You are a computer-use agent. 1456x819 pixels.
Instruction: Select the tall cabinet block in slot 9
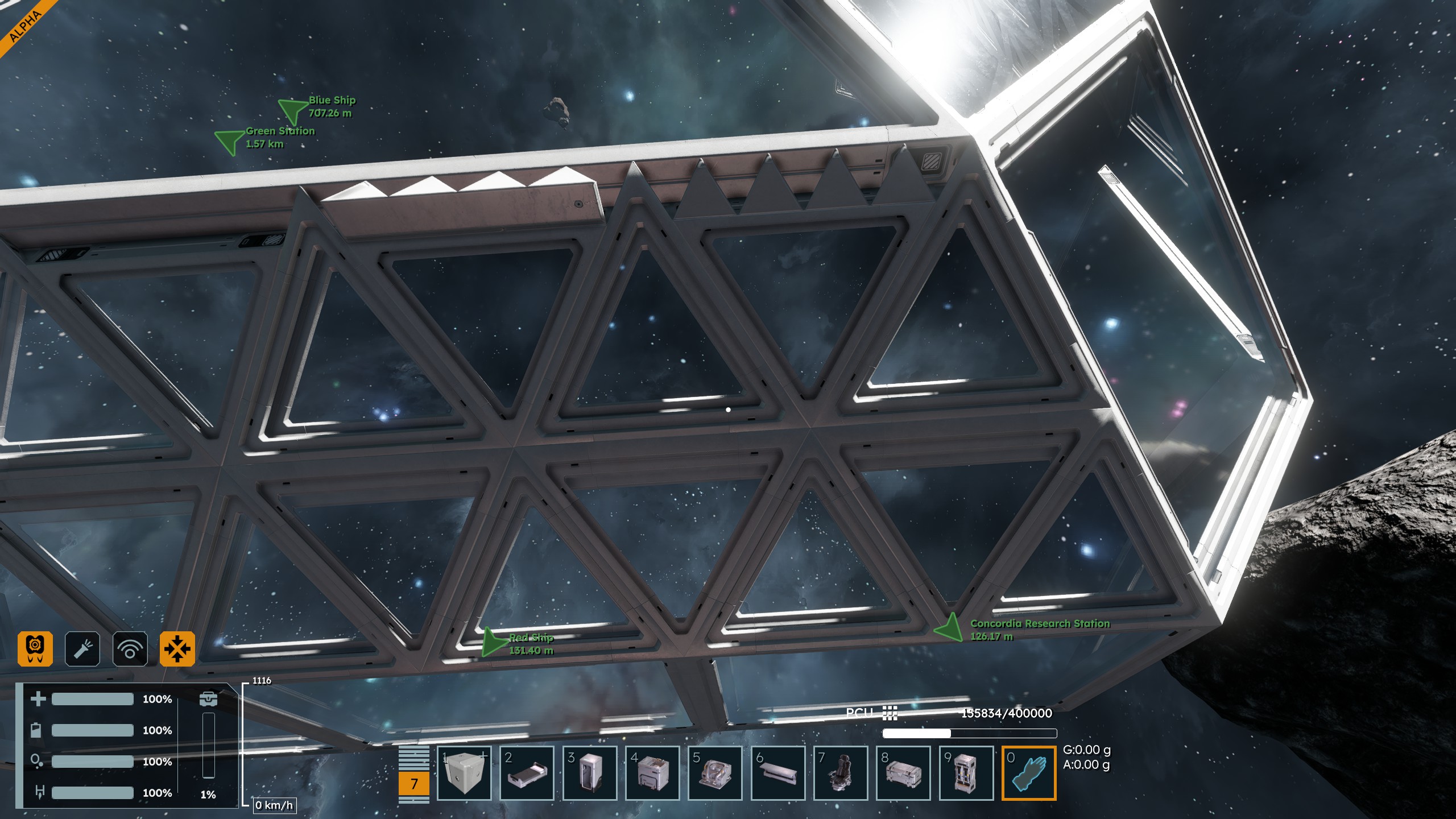(966, 773)
